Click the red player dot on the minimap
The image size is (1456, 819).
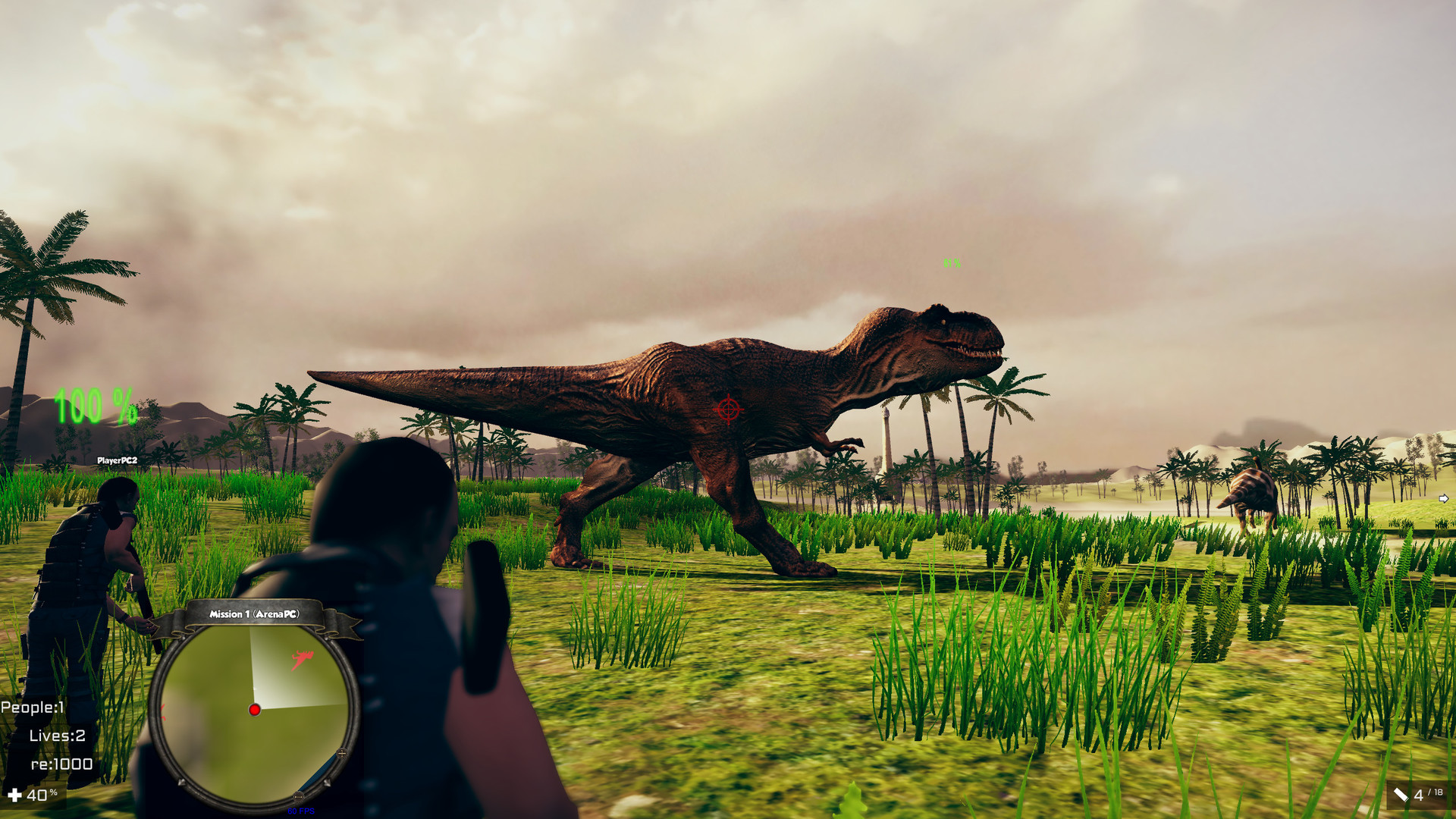(254, 711)
